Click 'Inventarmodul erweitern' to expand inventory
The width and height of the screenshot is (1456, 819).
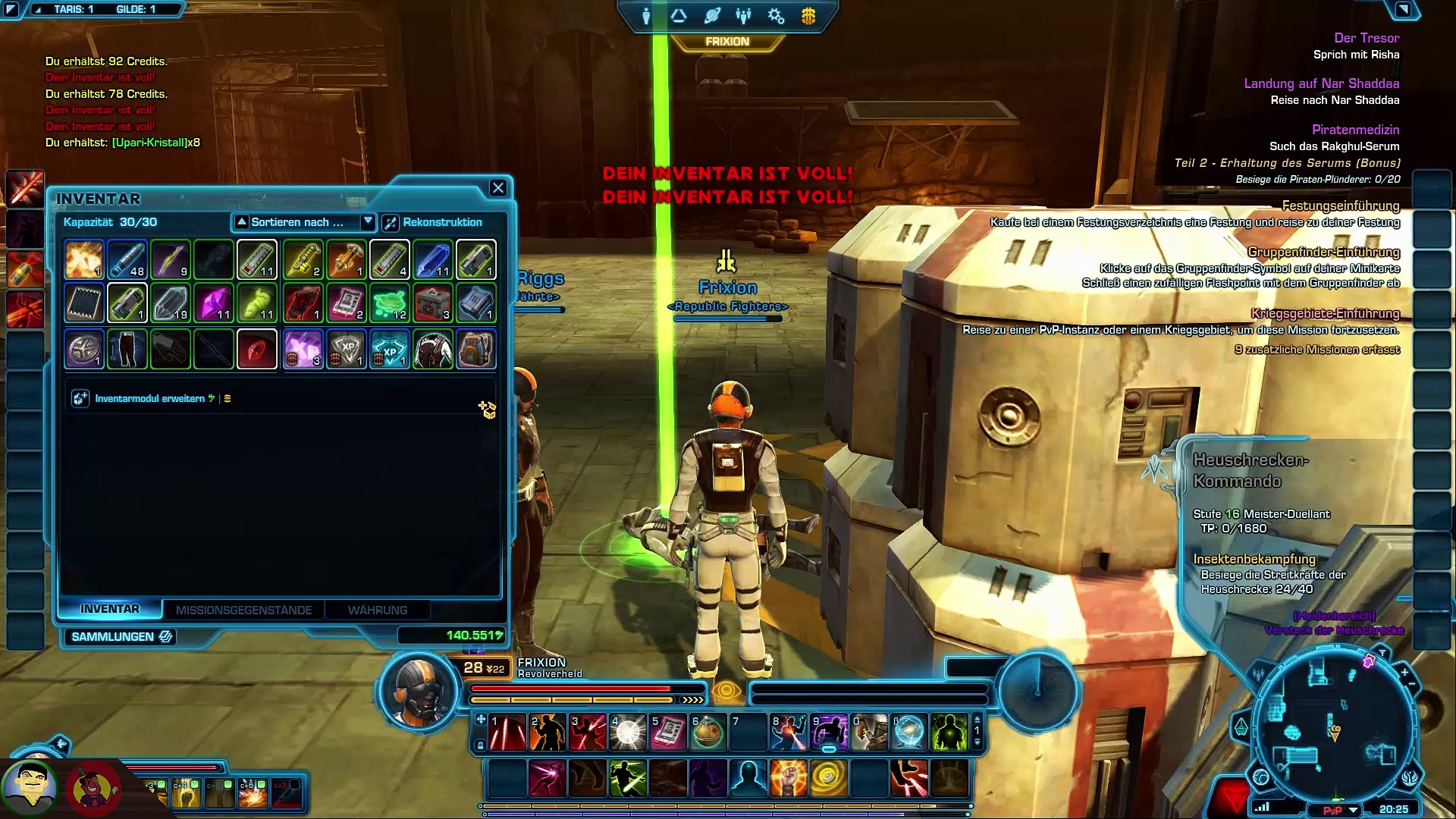(149, 398)
